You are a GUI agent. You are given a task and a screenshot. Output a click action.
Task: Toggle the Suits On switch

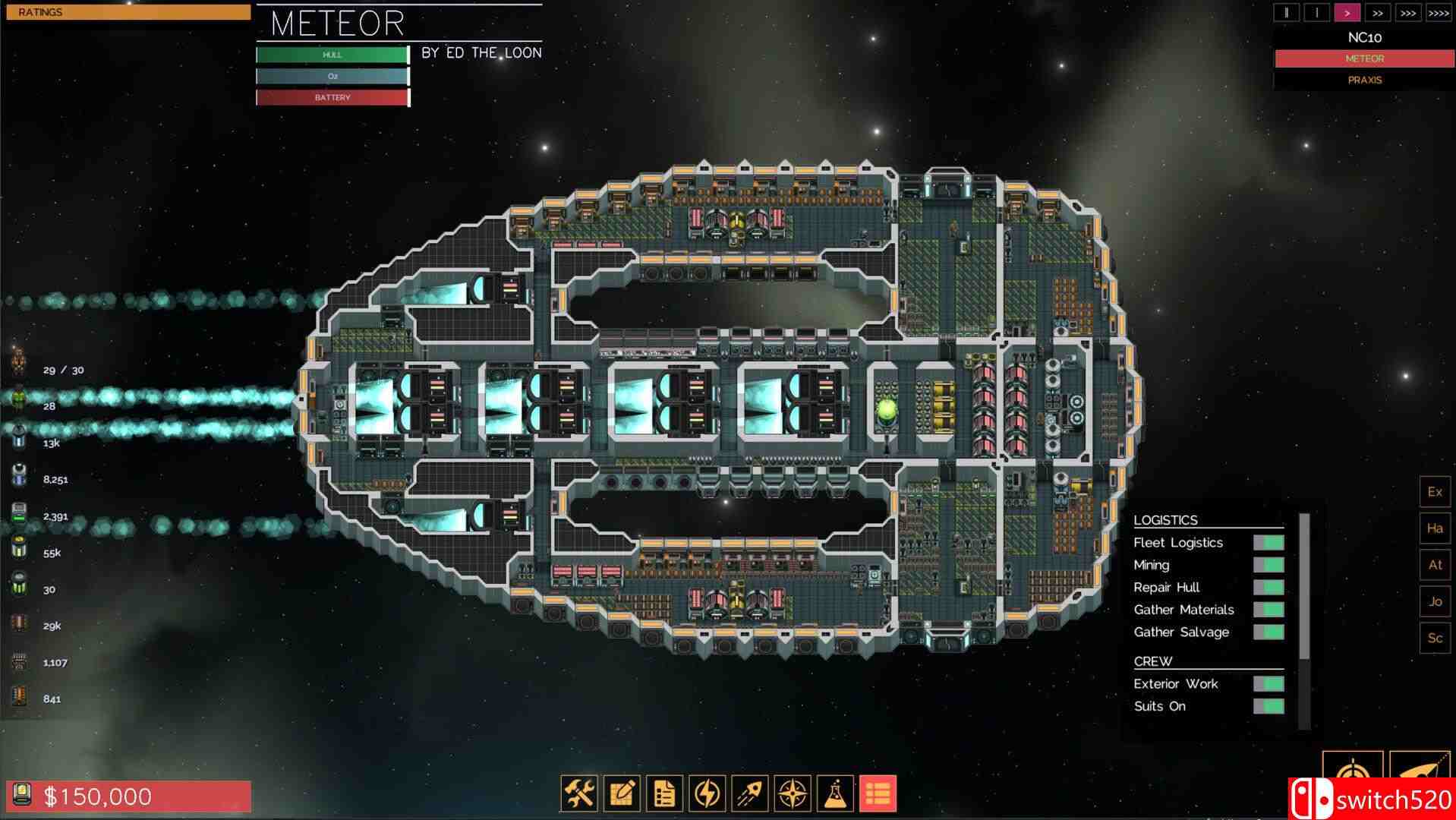click(x=1268, y=707)
